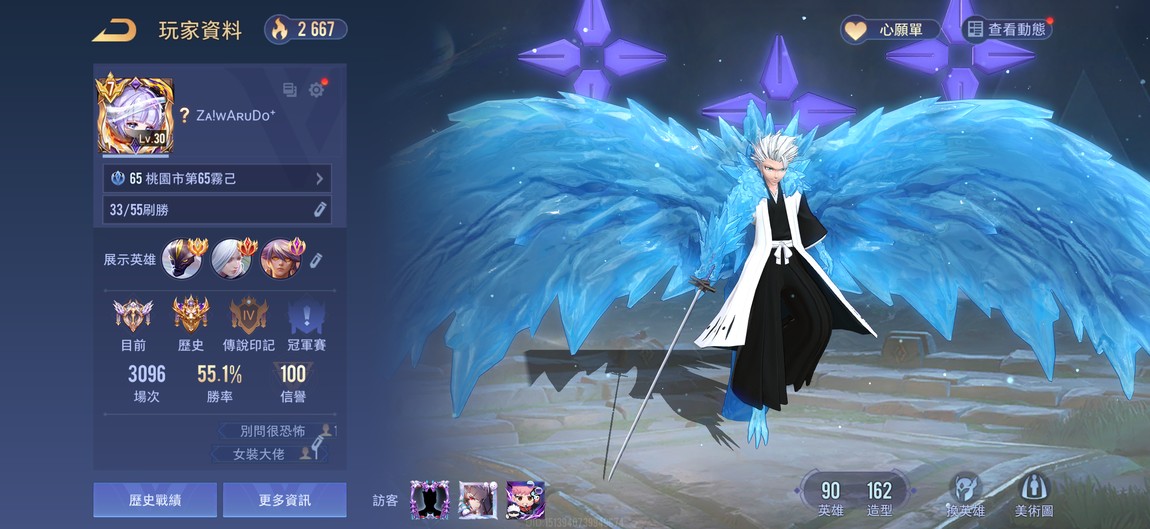This screenshot has width=1150, height=529.
Task: Go back with the return arrow
Action: click(x=114, y=30)
